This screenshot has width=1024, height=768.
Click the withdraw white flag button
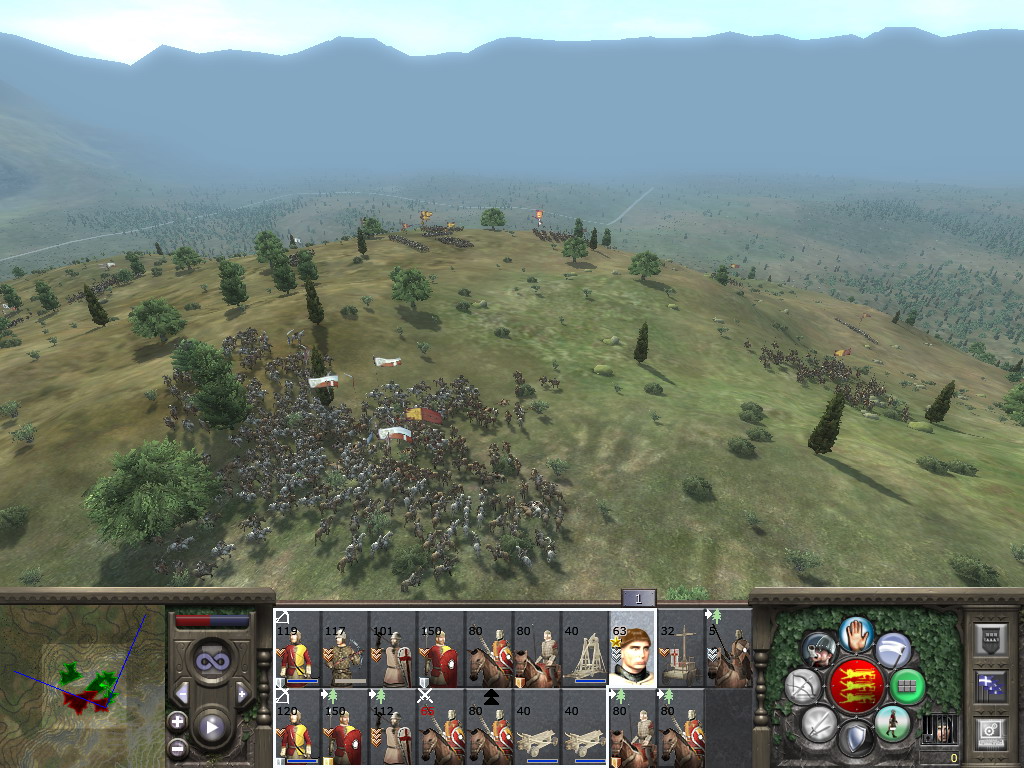pyautogui.click(x=892, y=651)
